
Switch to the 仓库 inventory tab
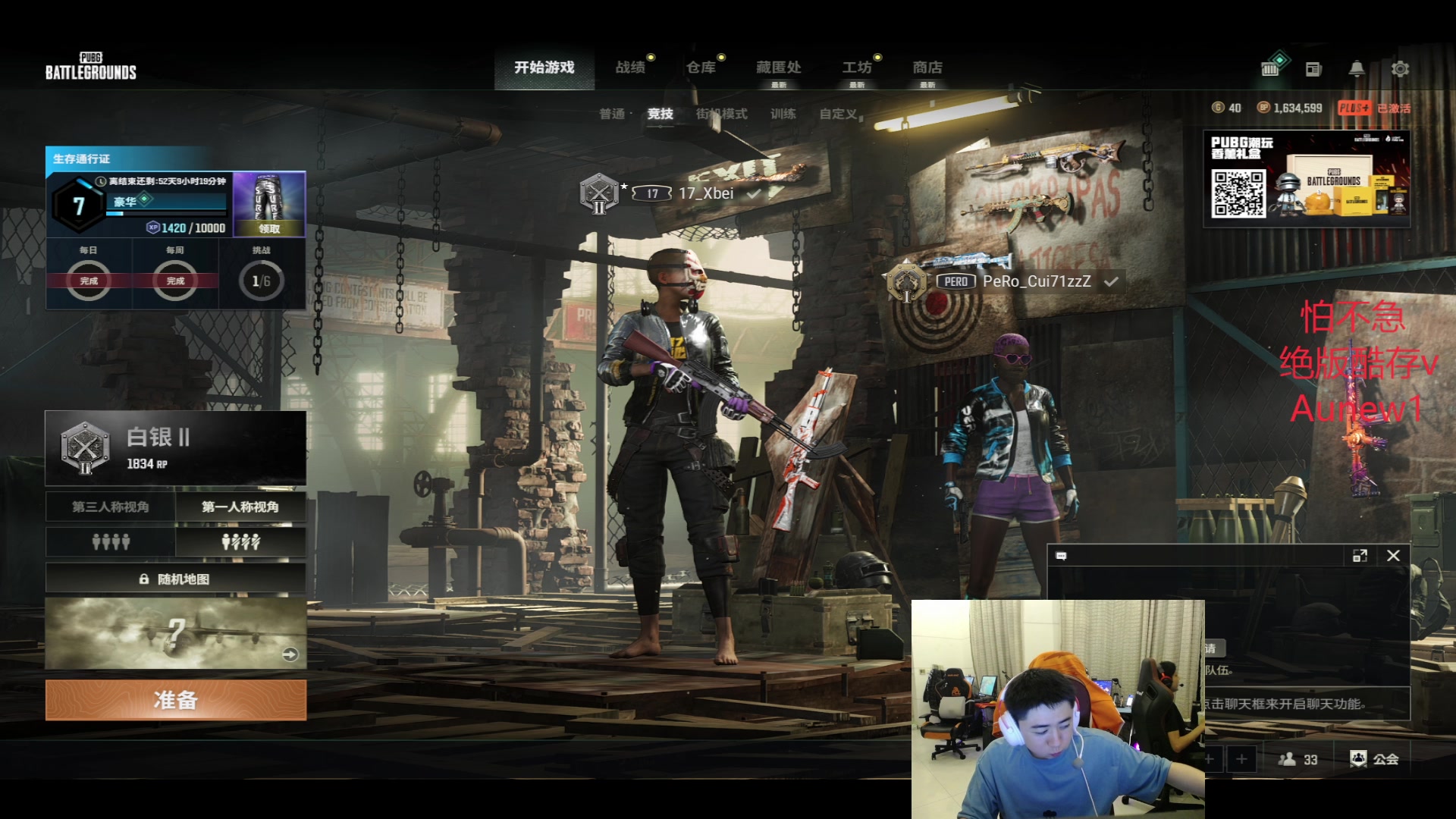pyautogui.click(x=701, y=67)
